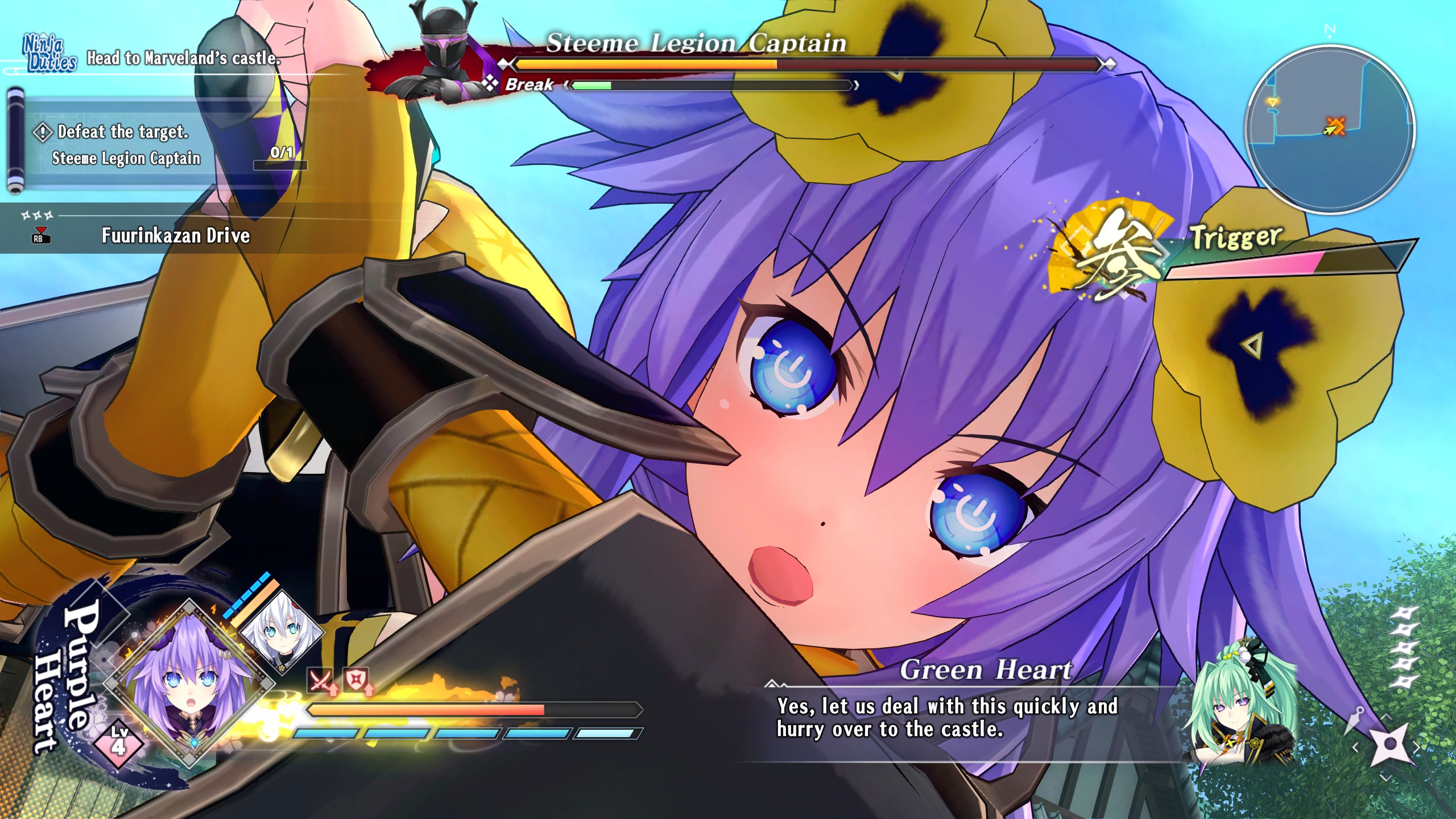The image size is (1456, 819).
Task: Click the circular minimap
Action: click(x=1329, y=130)
